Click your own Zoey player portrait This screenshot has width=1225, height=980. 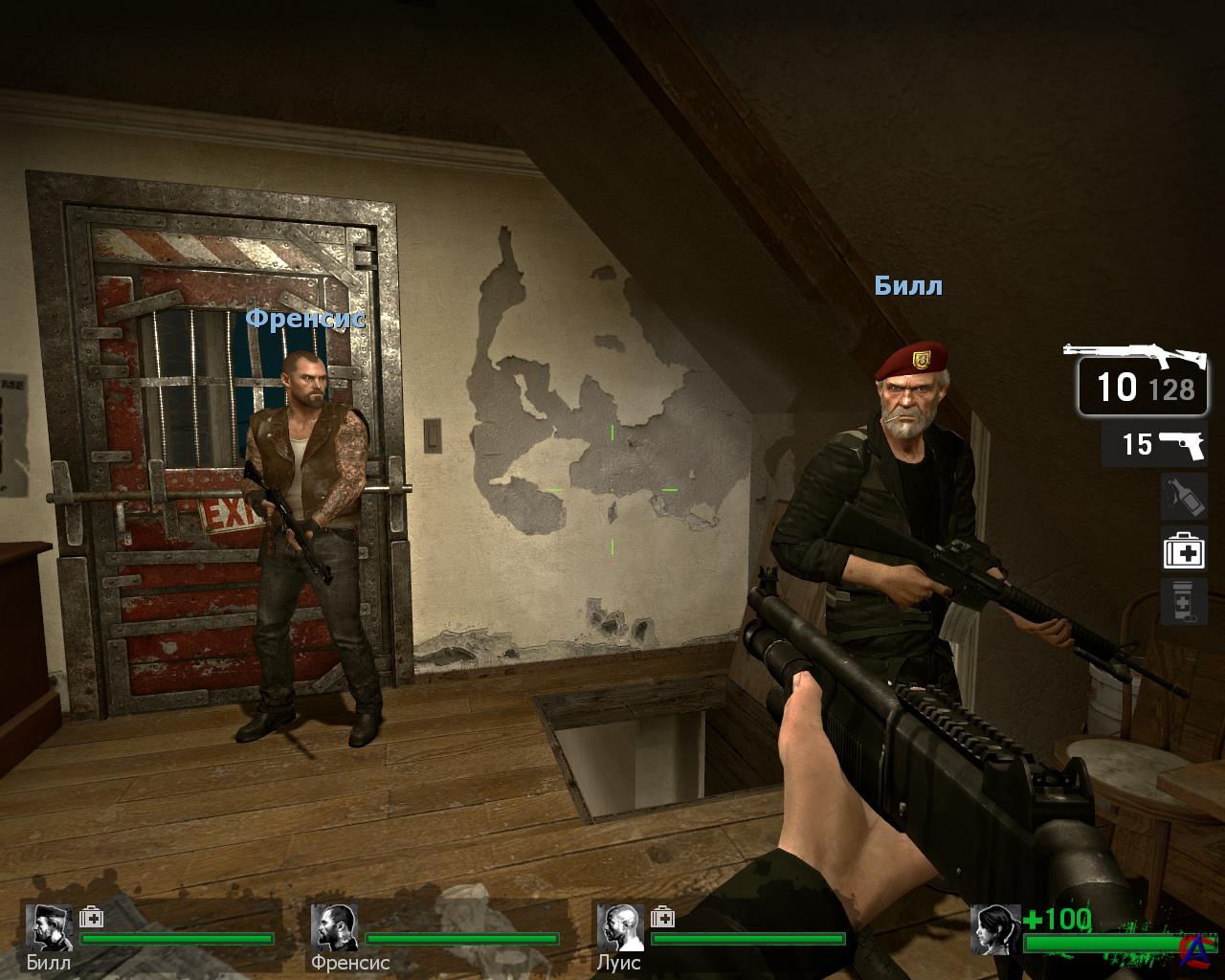pos(994,929)
